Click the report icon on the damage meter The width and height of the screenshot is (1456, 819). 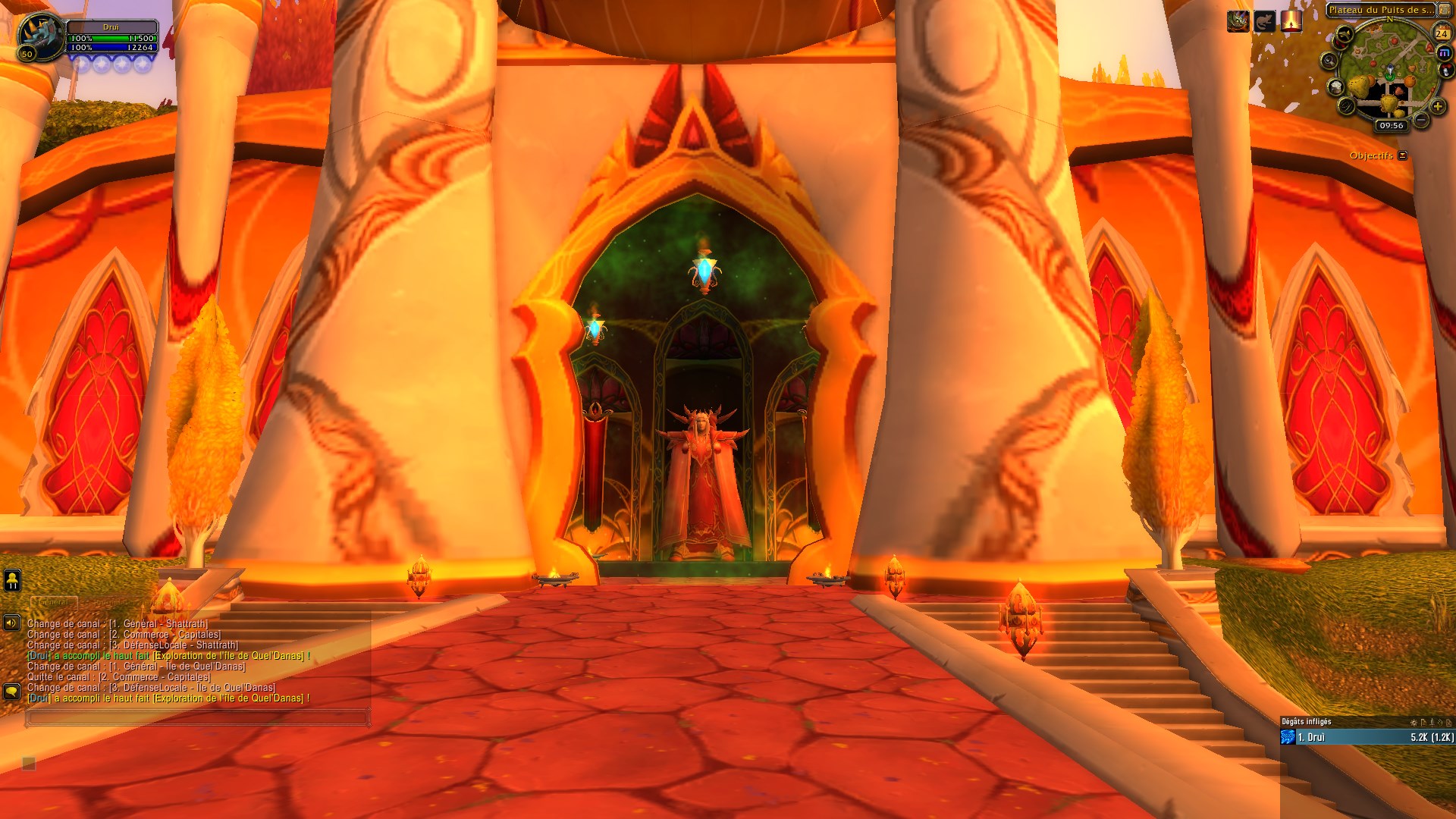coord(1424,722)
